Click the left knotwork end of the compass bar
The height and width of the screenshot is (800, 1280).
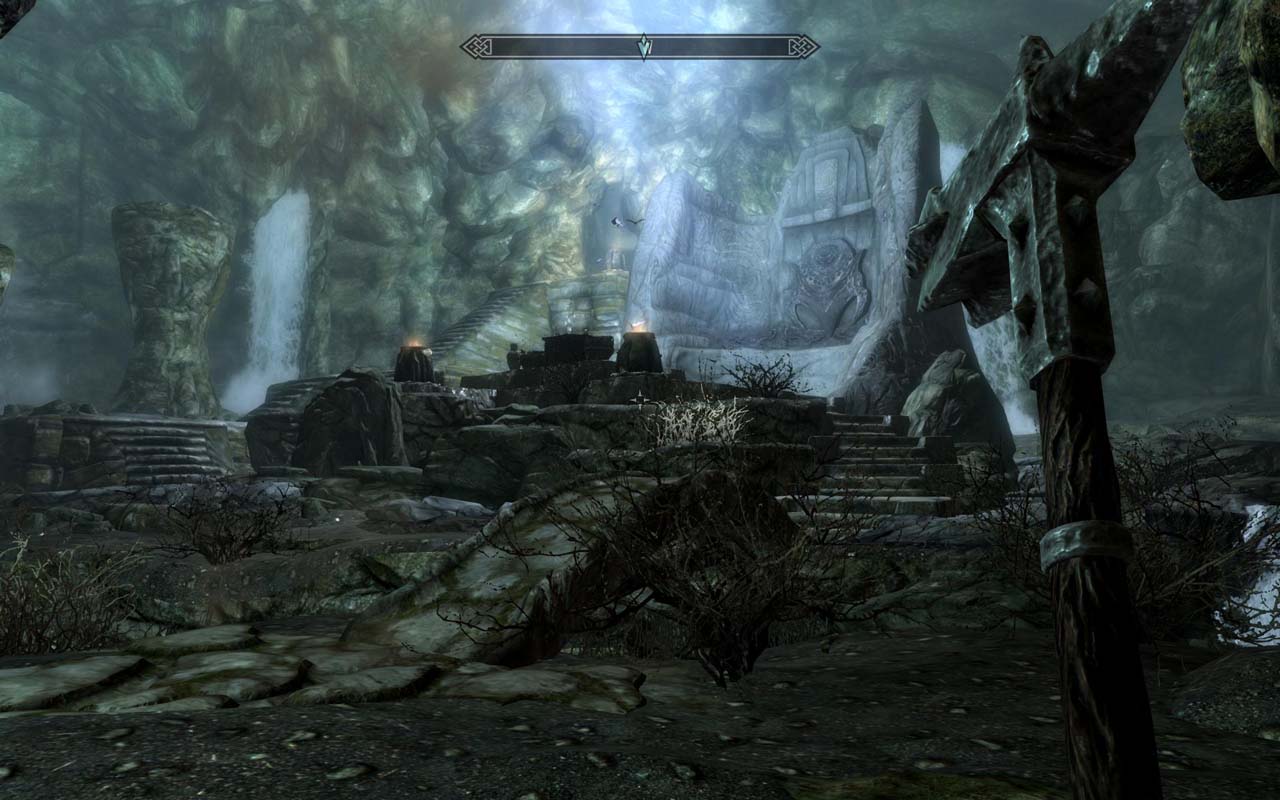(x=477, y=45)
